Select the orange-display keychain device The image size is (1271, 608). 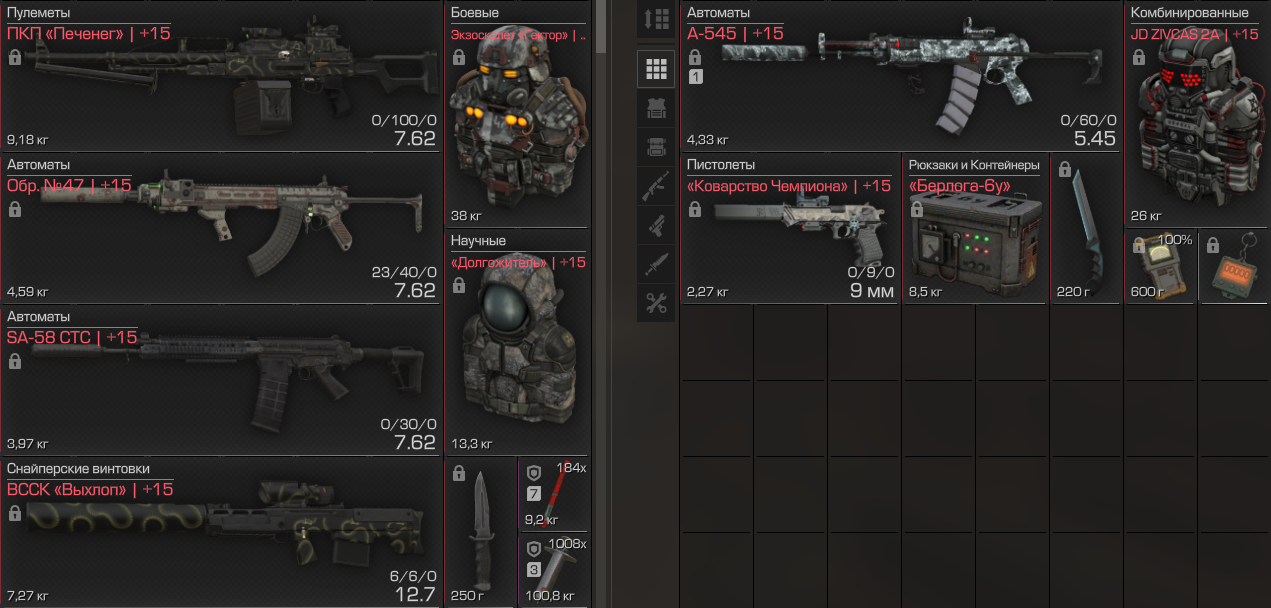[x=1233, y=266]
